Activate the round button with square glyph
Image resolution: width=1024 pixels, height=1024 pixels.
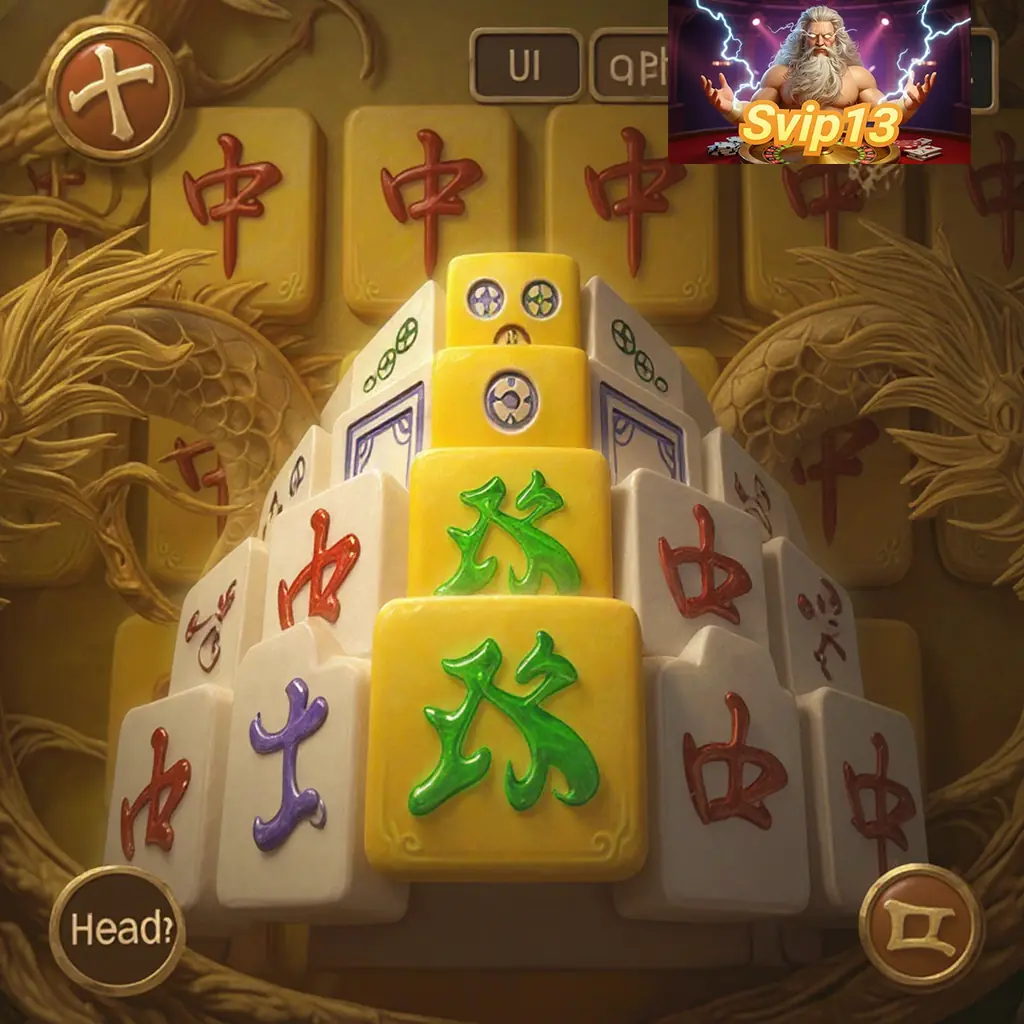(x=920, y=926)
